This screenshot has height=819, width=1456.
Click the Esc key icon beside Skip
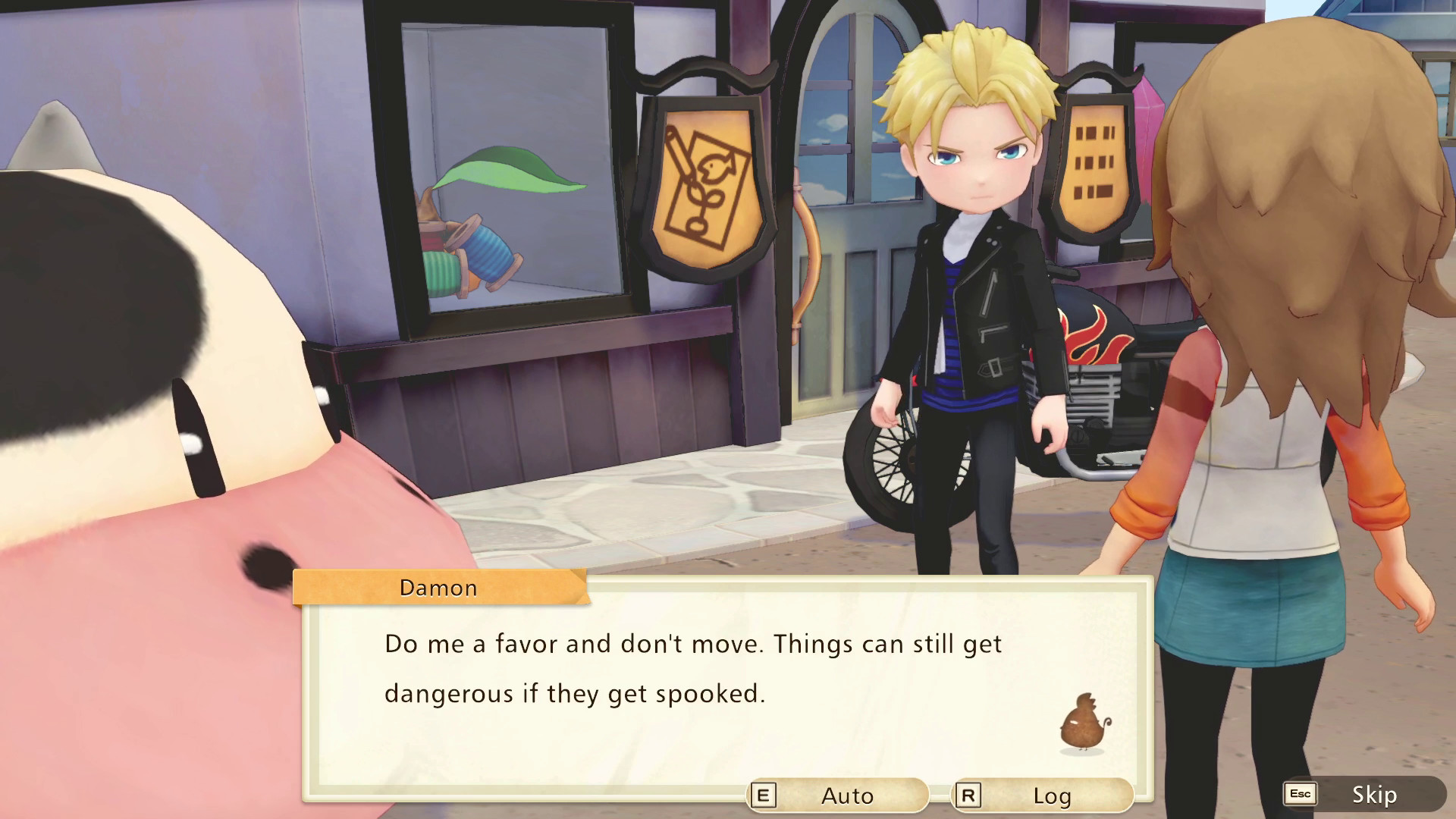tap(1300, 795)
